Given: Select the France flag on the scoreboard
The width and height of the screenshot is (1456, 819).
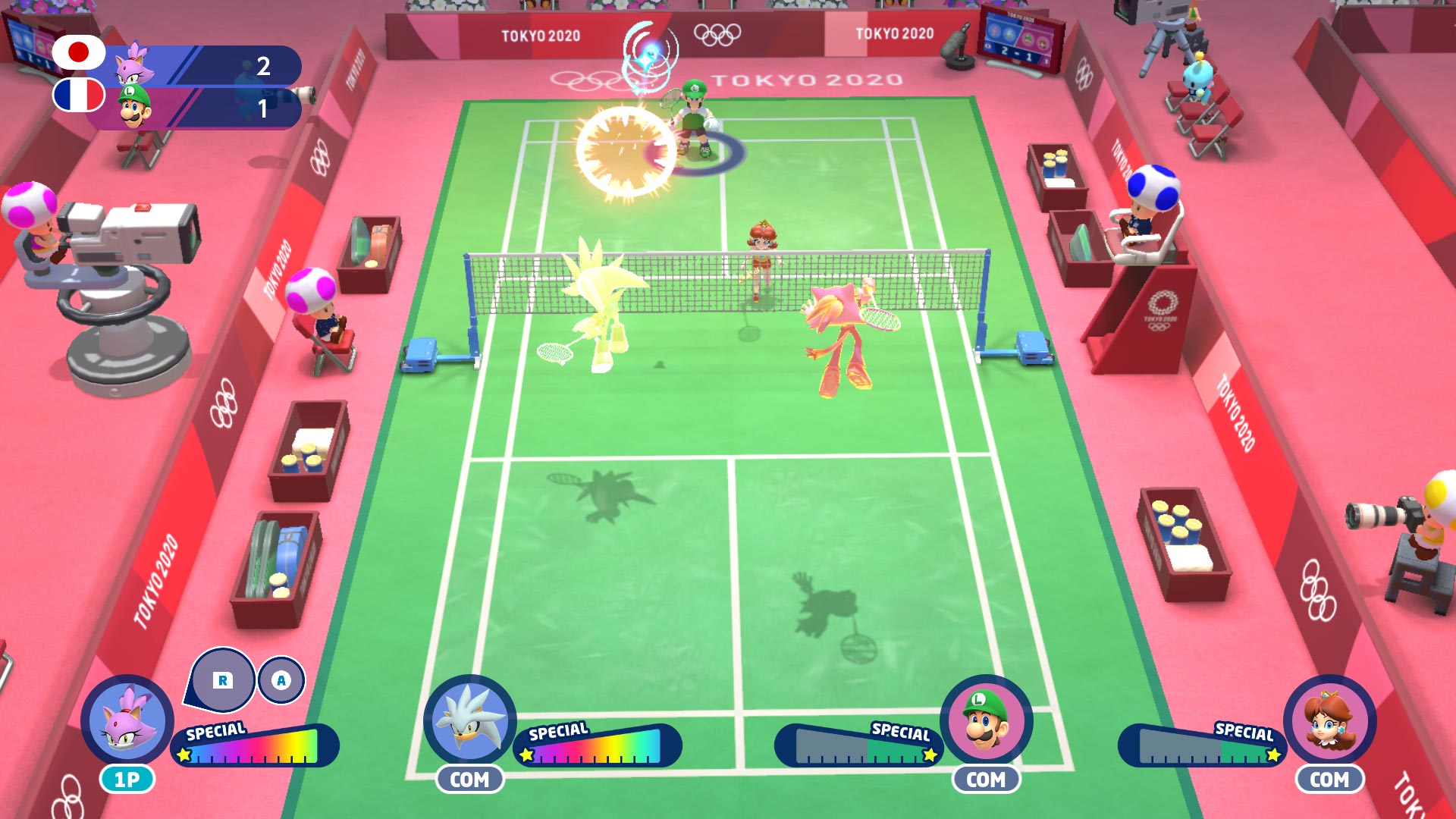Looking at the screenshot, I should coord(79,96).
